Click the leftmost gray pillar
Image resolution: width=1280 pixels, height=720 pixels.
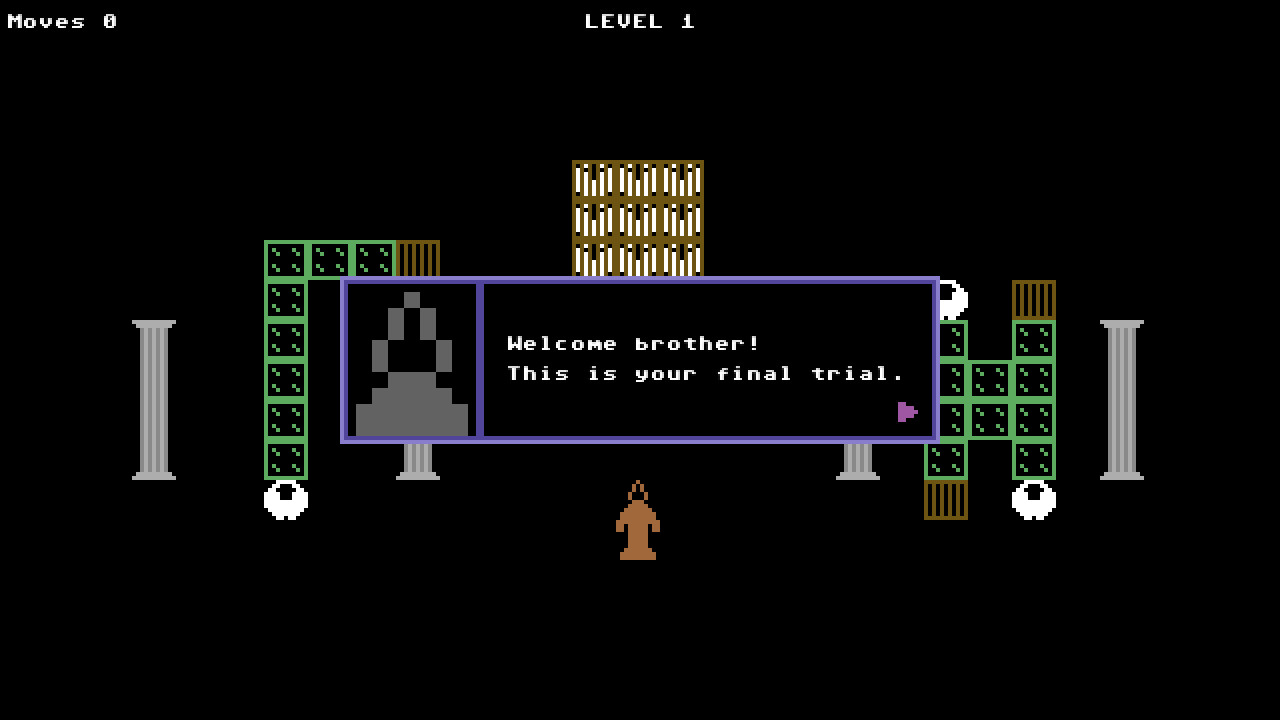[x=152, y=393]
